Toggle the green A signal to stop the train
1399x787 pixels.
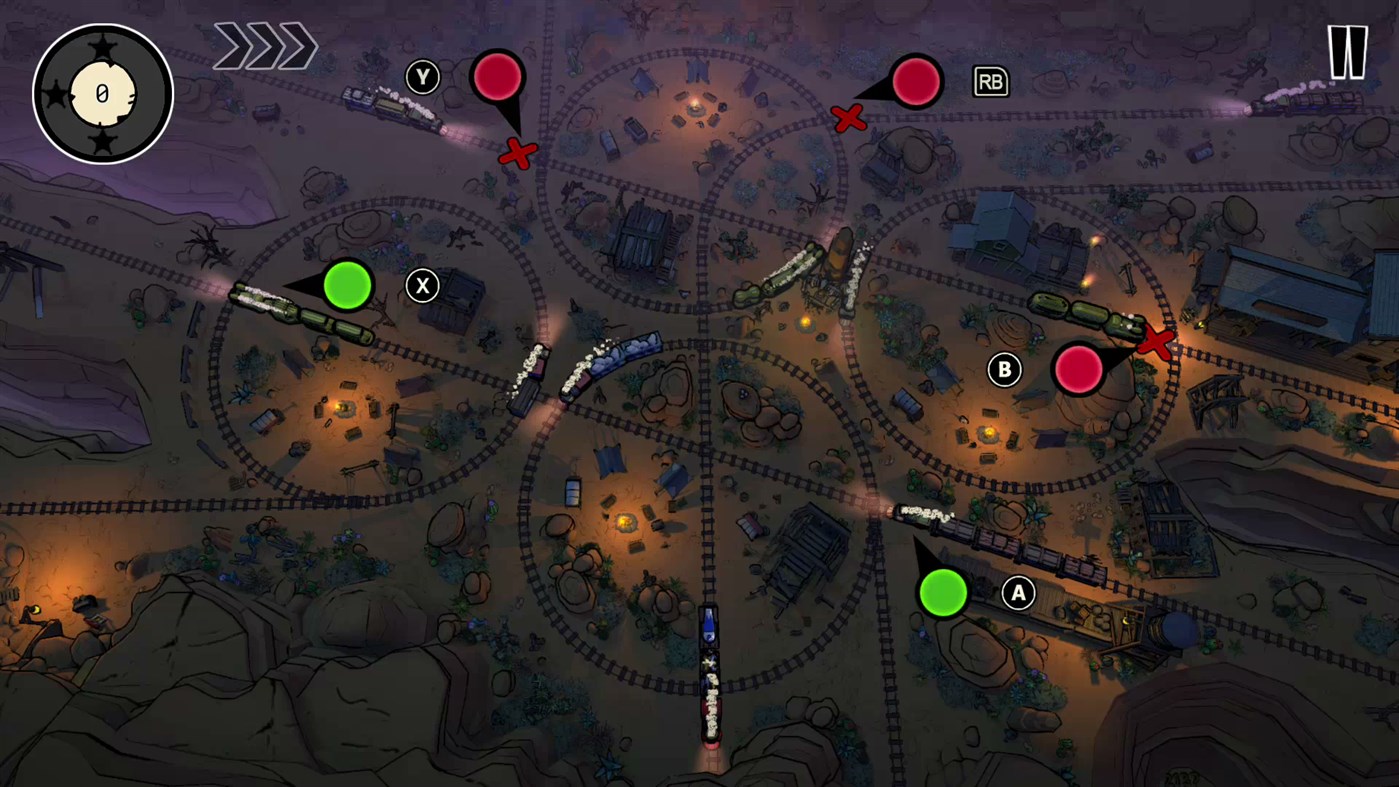[942, 593]
